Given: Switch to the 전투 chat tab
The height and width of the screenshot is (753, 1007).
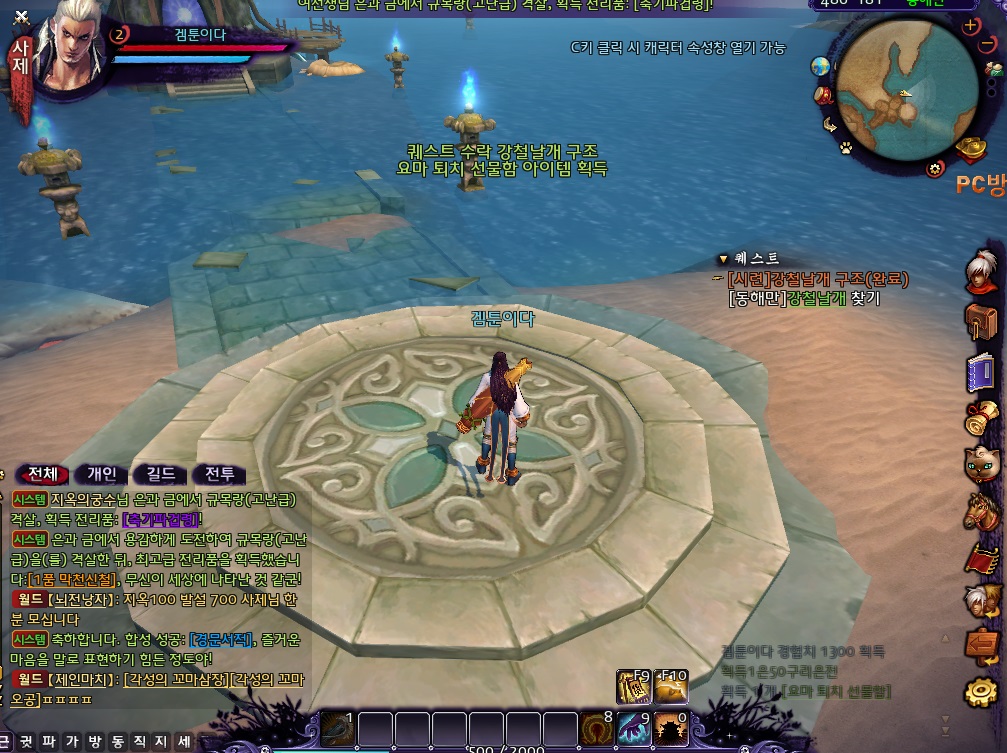Looking at the screenshot, I should coord(220,474).
